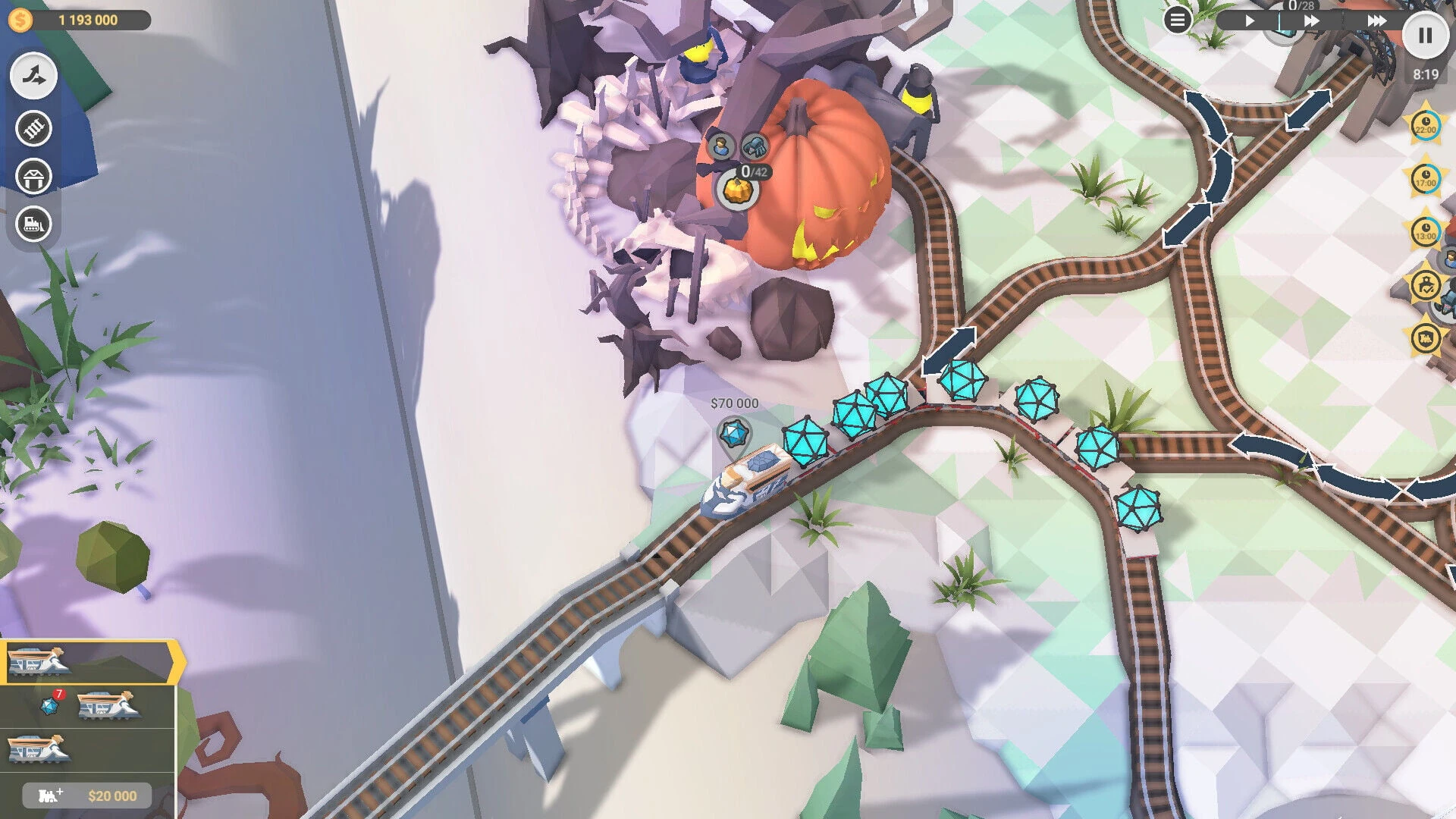Select the bulldozer demolish tool
This screenshot has width=1456, height=819.
(x=33, y=224)
